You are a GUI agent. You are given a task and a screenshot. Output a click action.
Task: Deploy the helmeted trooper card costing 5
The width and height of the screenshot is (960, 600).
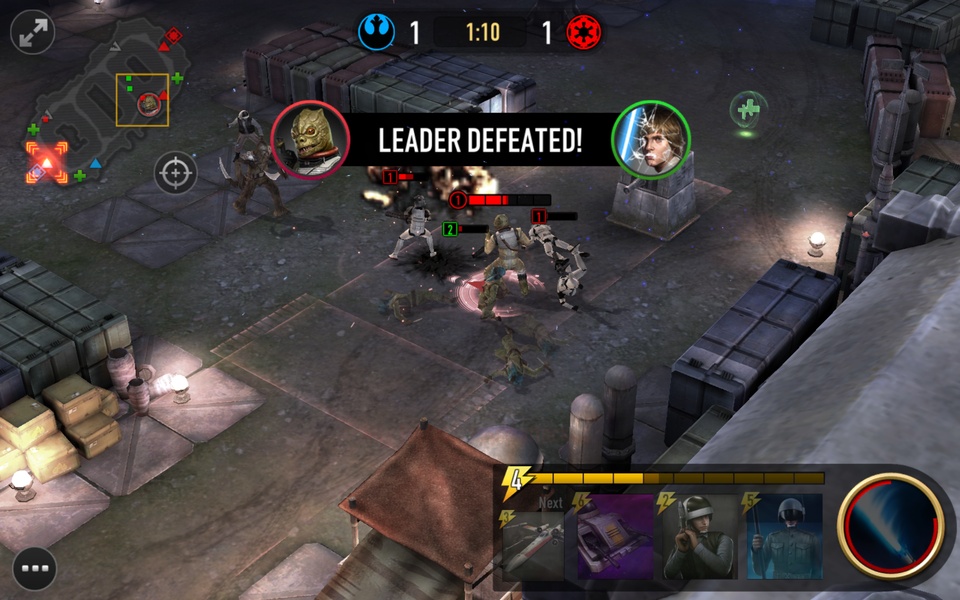(x=783, y=538)
